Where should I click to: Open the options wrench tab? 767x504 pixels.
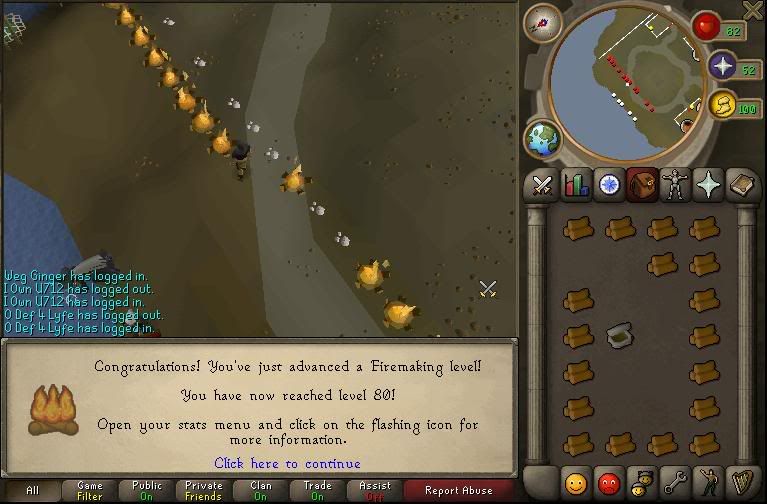point(675,482)
